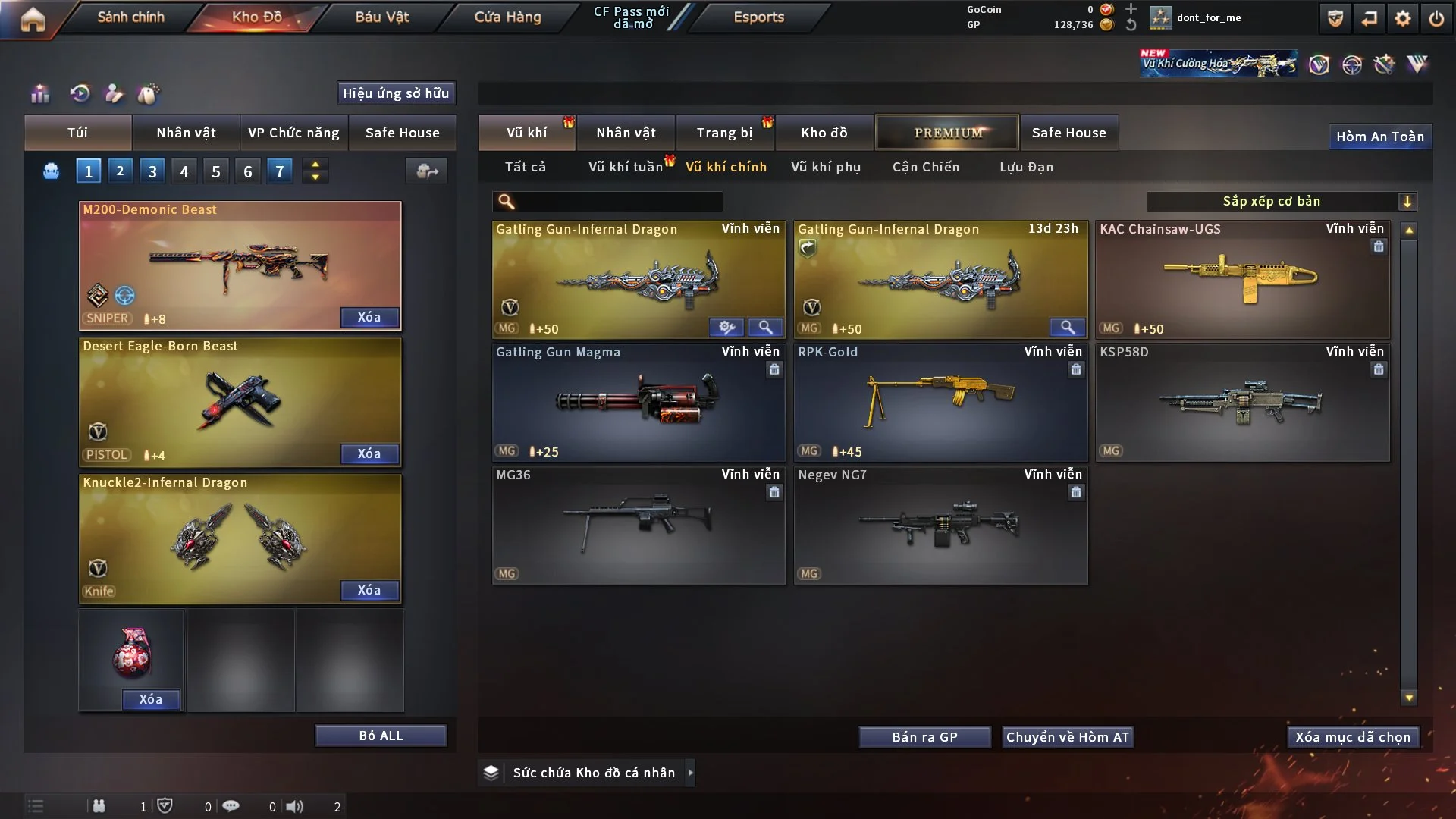1456x819 pixels.
Task: Switch to the Nhân vật bag tab
Action: click(x=186, y=133)
